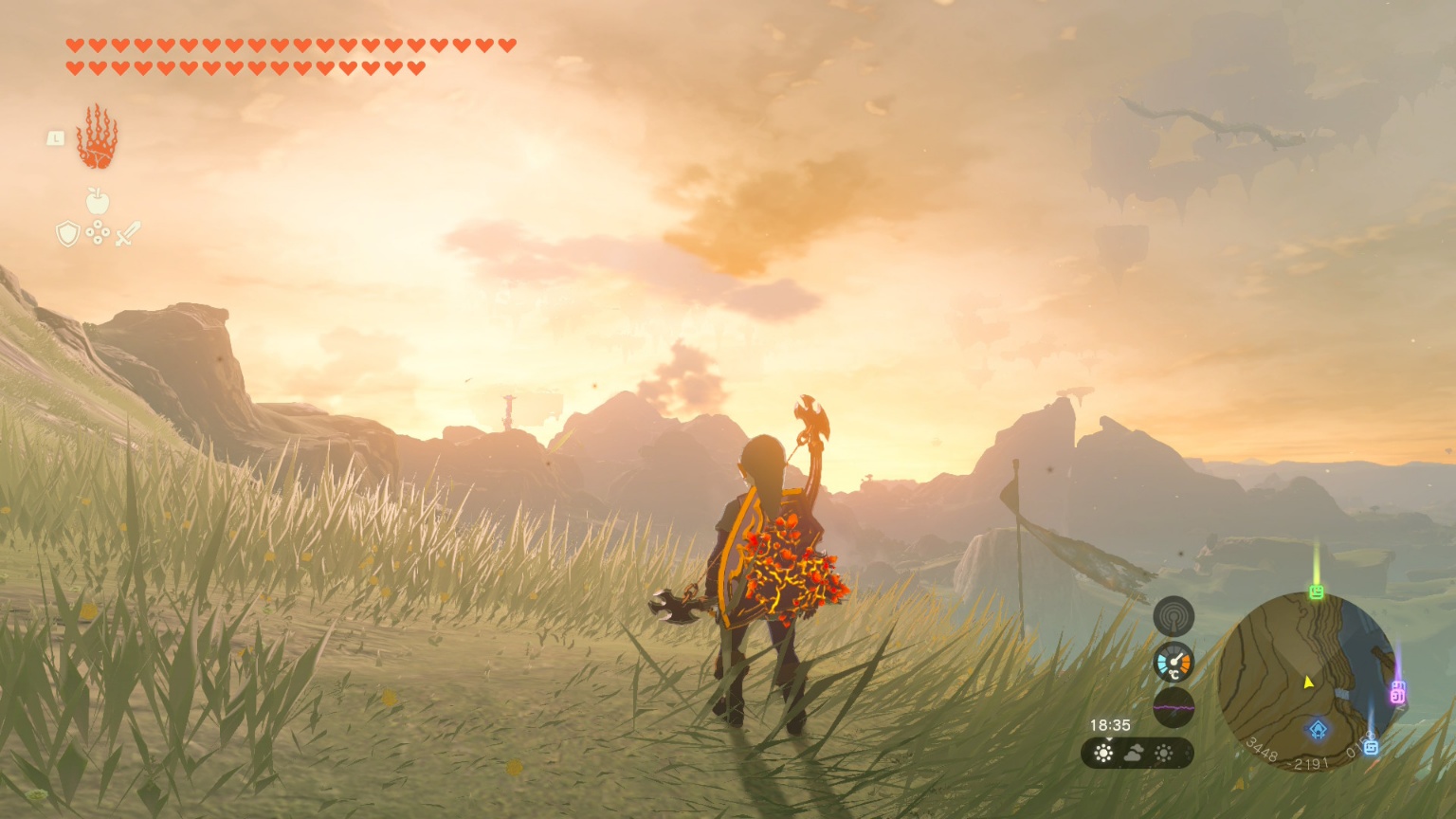Click the temperature gauge icon
1456x819 pixels.
1174,662
